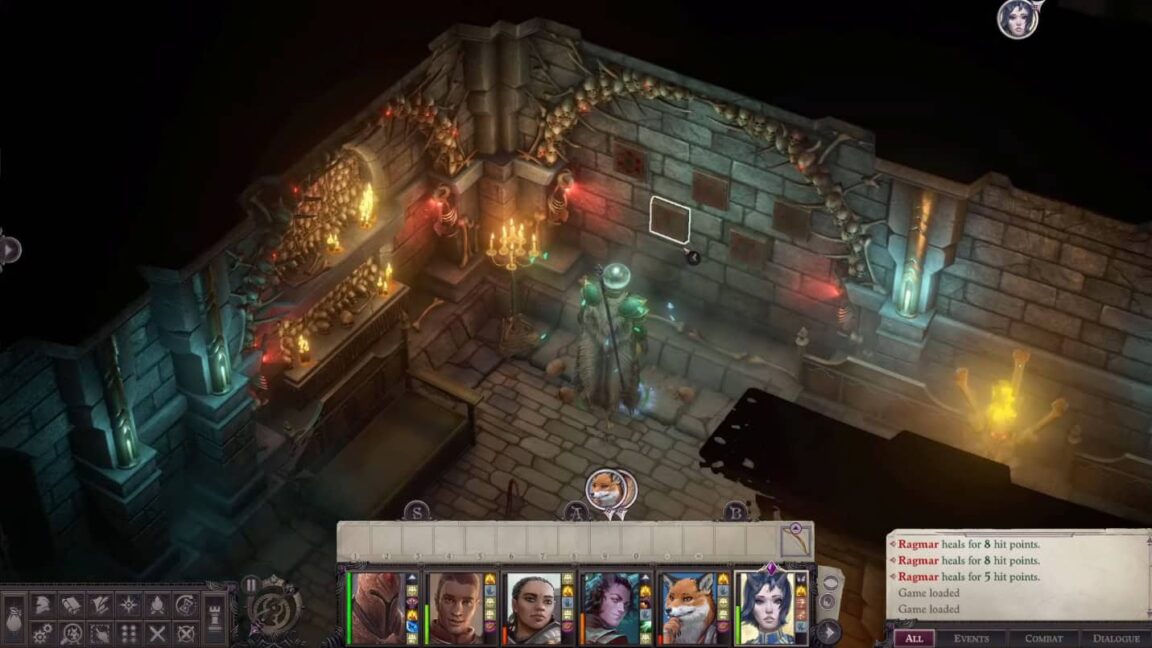Open the S ability bar tab
The height and width of the screenshot is (648, 1152).
tap(417, 512)
